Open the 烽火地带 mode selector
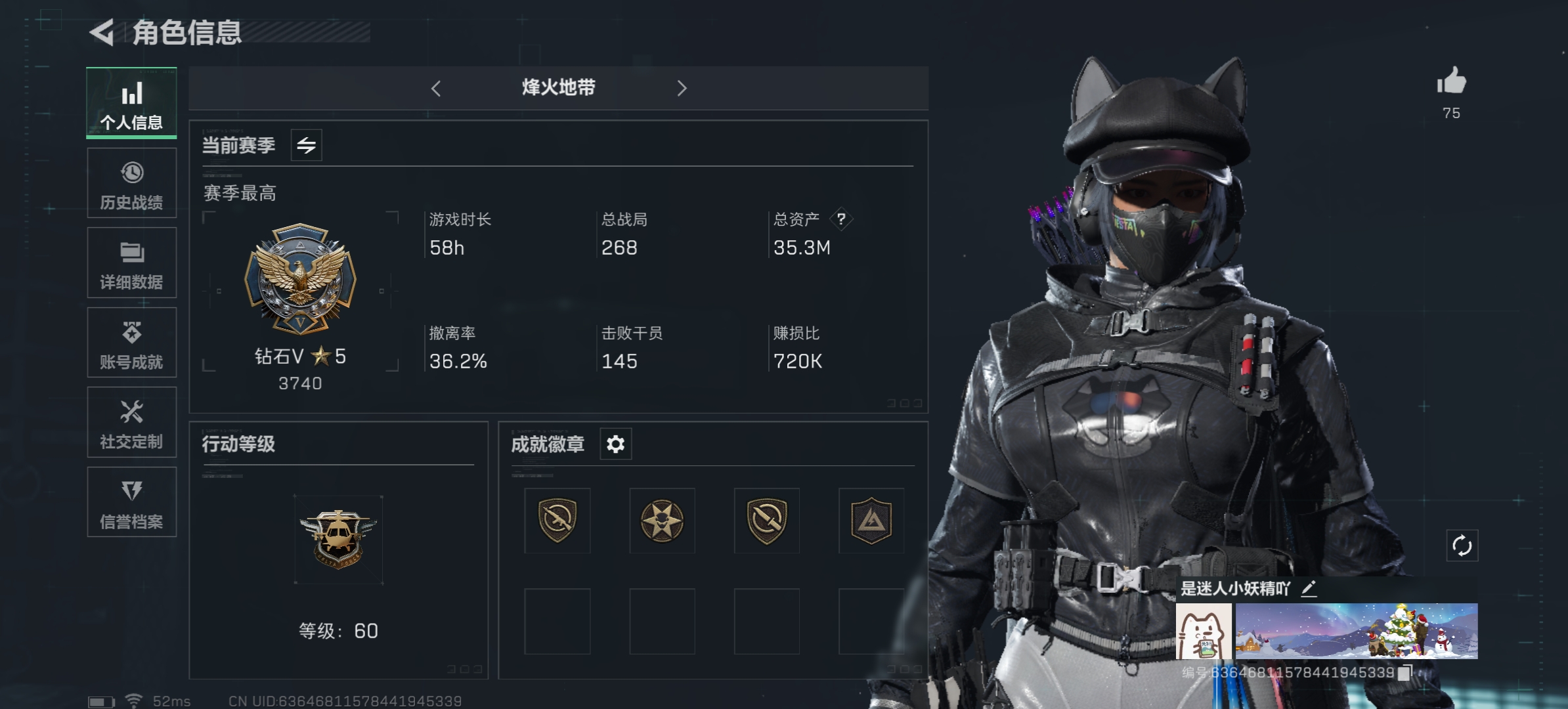The height and width of the screenshot is (709, 1568). pos(558,88)
